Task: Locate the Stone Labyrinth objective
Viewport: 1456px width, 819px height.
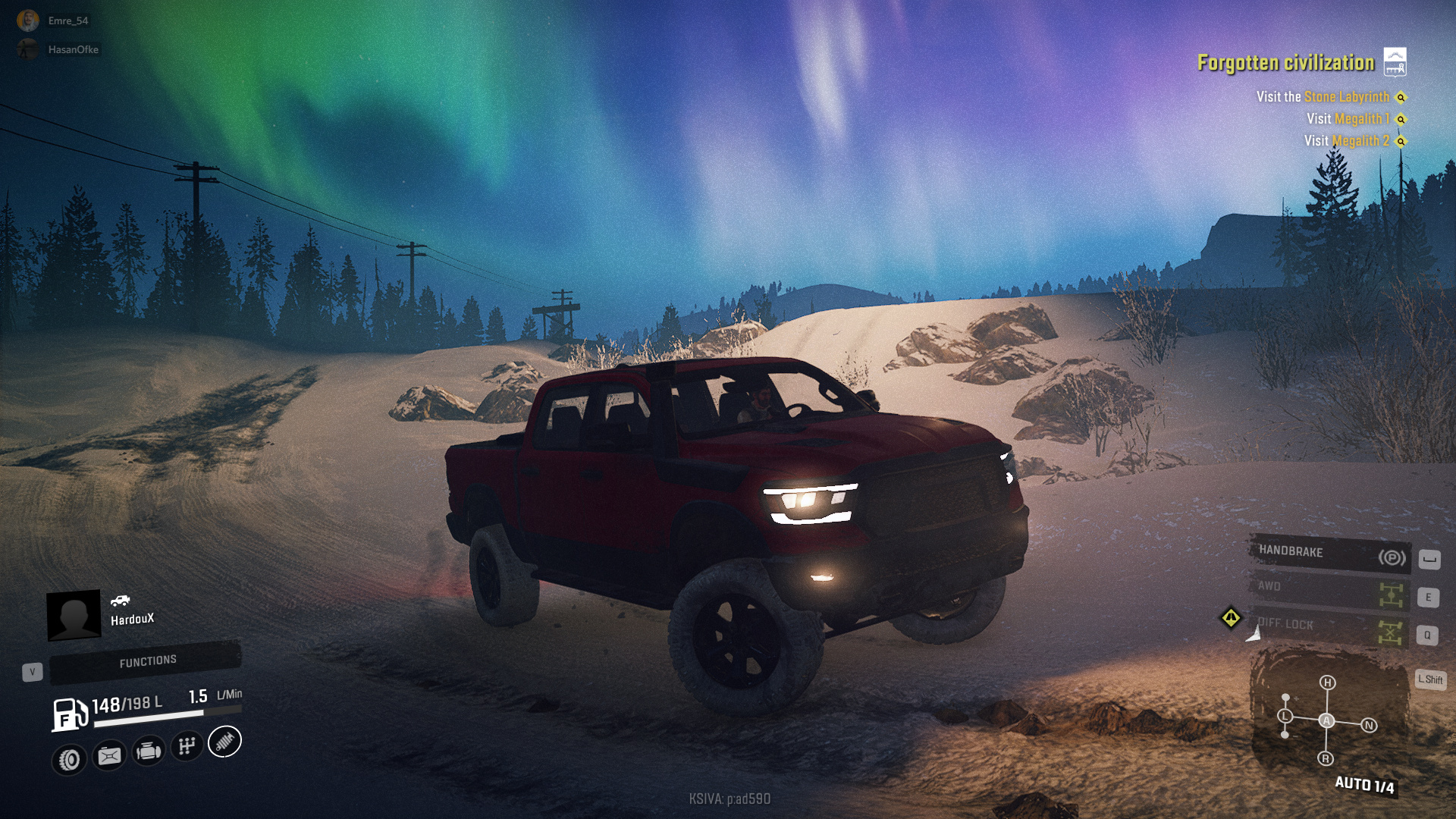Action: pos(1401,97)
